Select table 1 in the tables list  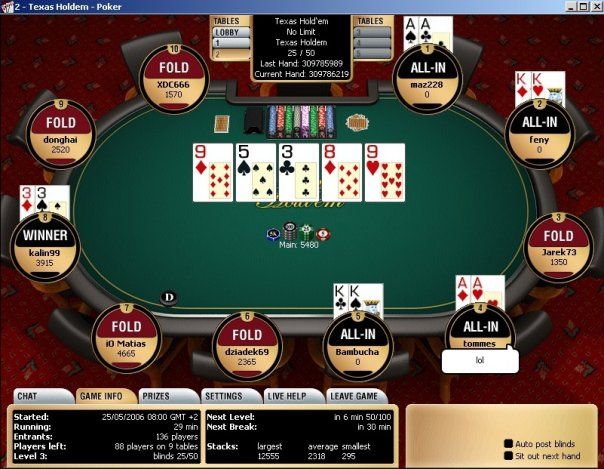229,43
